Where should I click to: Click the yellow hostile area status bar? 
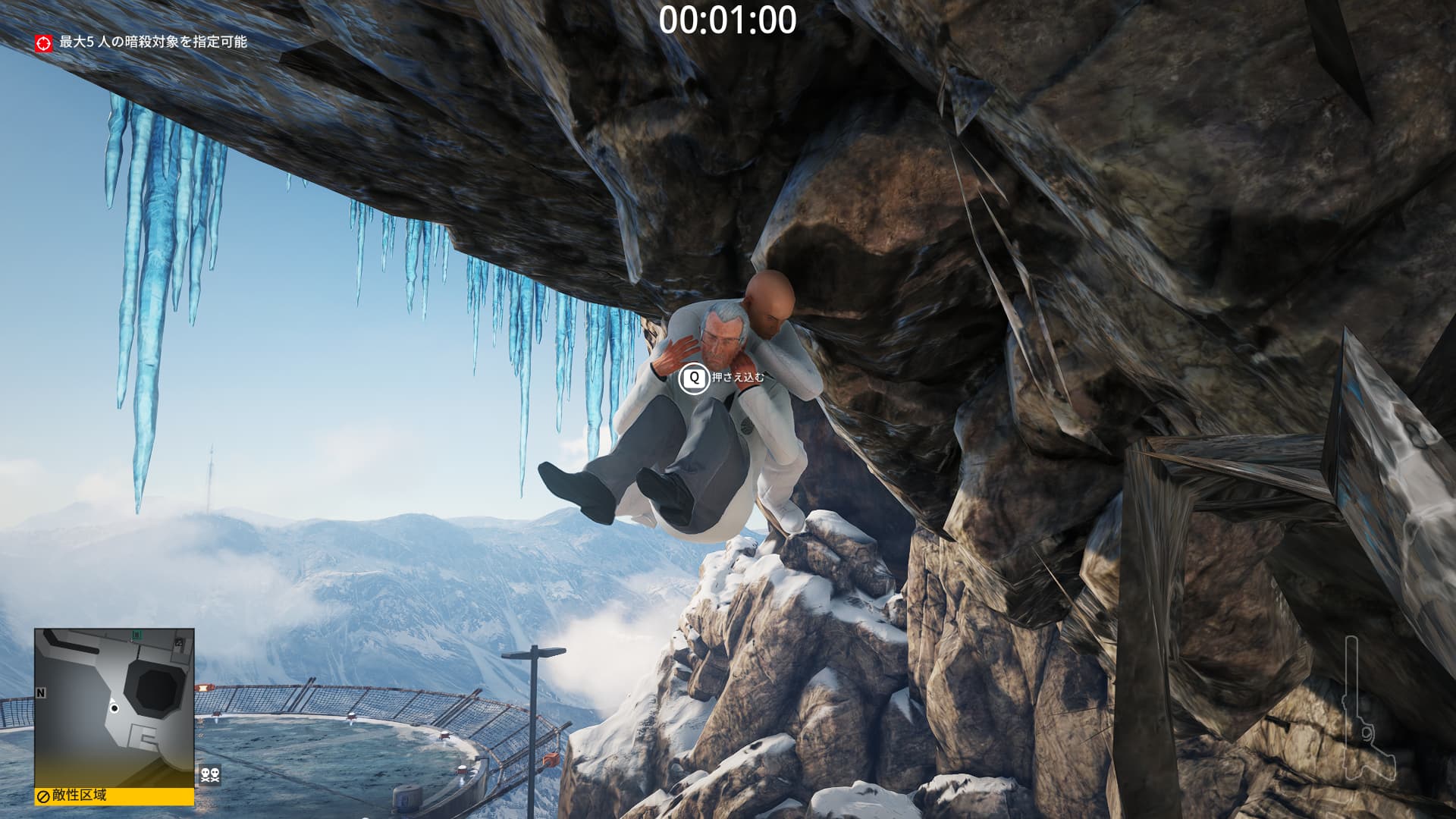pyautogui.click(x=114, y=795)
